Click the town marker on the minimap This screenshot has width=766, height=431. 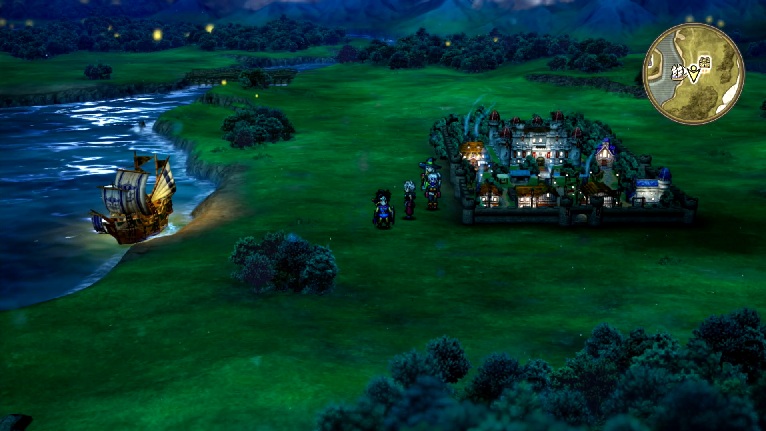[704, 64]
